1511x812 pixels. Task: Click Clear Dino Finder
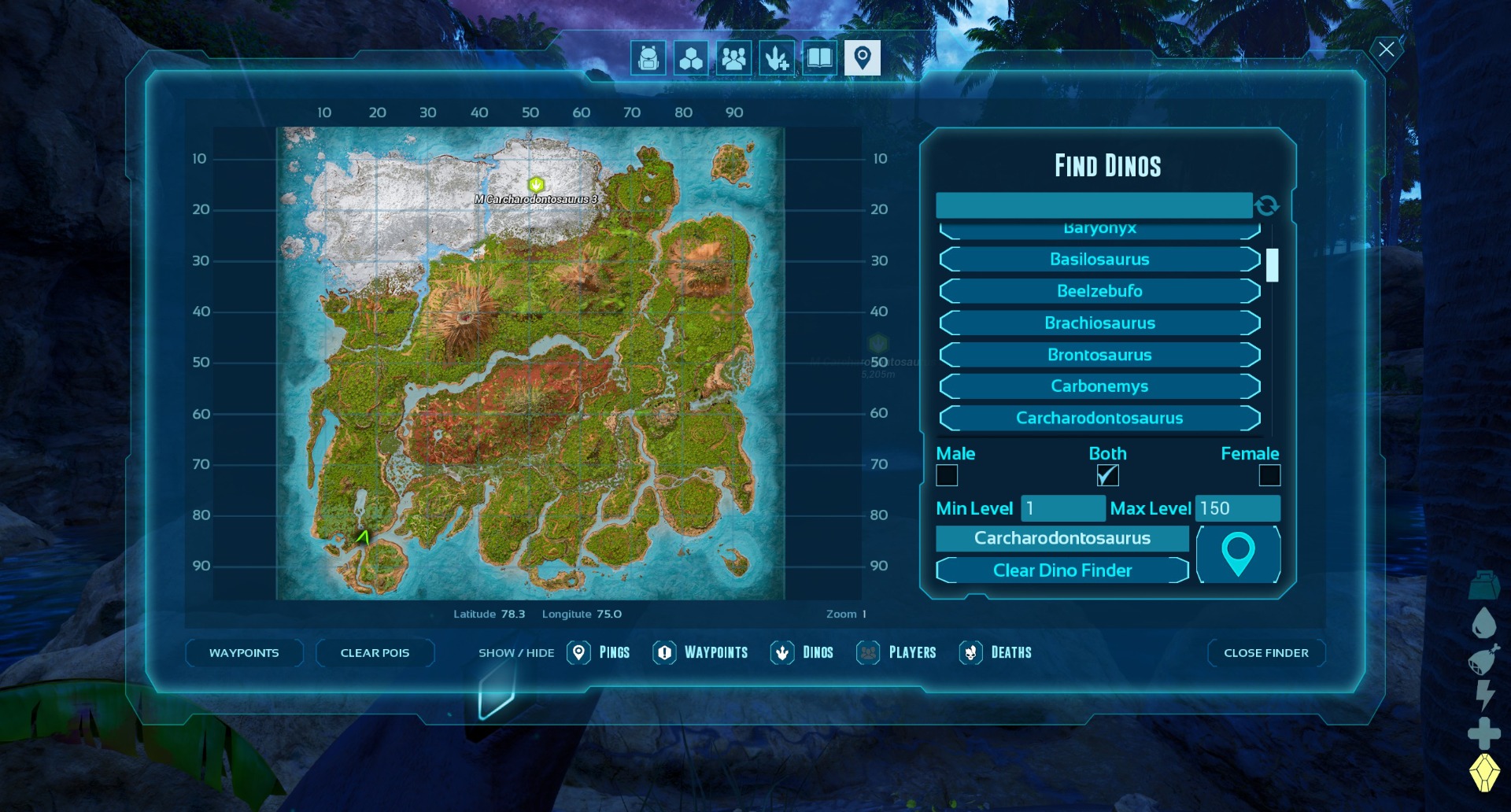coord(1062,570)
